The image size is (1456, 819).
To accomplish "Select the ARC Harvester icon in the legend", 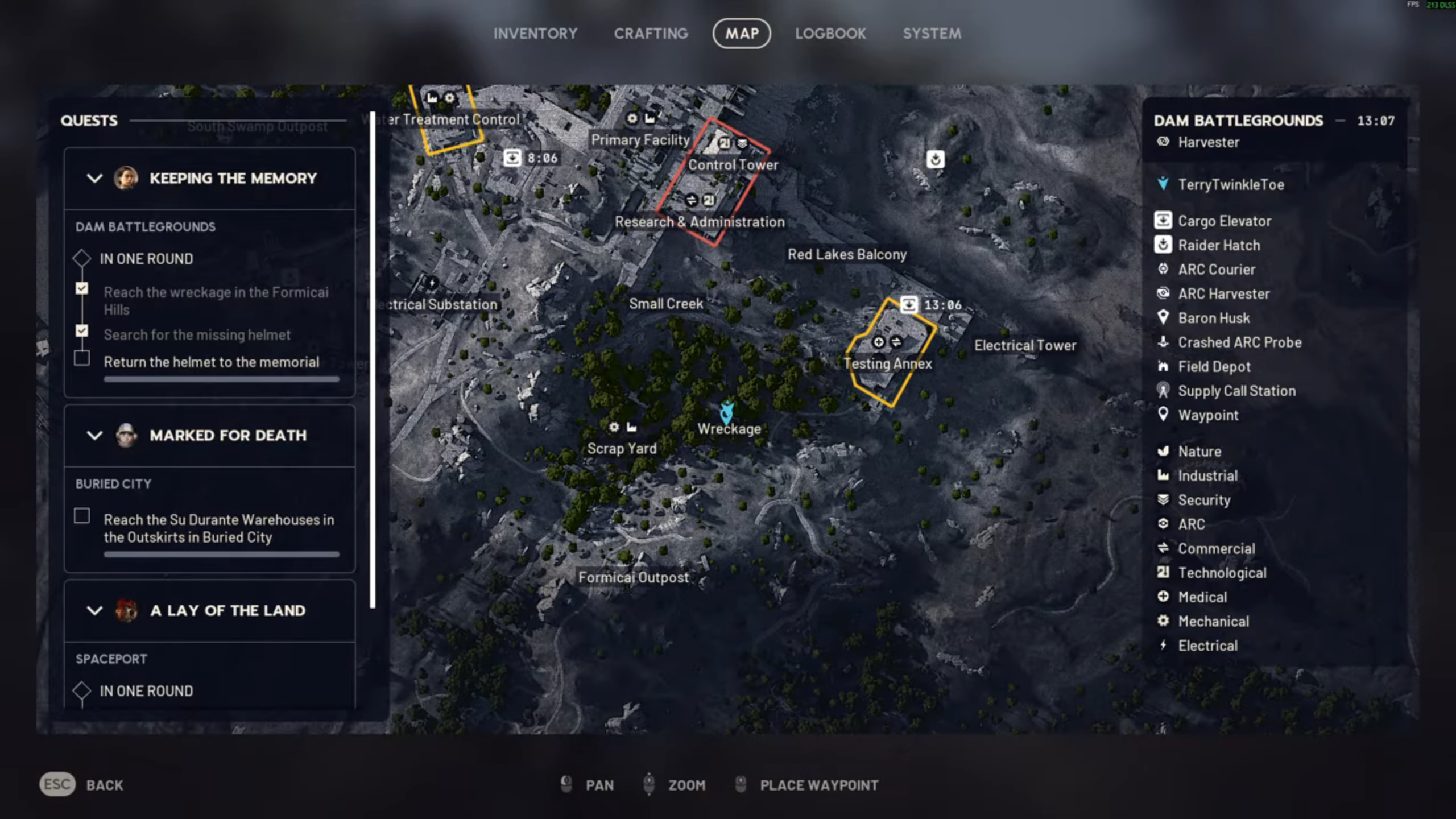I will click(1163, 293).
